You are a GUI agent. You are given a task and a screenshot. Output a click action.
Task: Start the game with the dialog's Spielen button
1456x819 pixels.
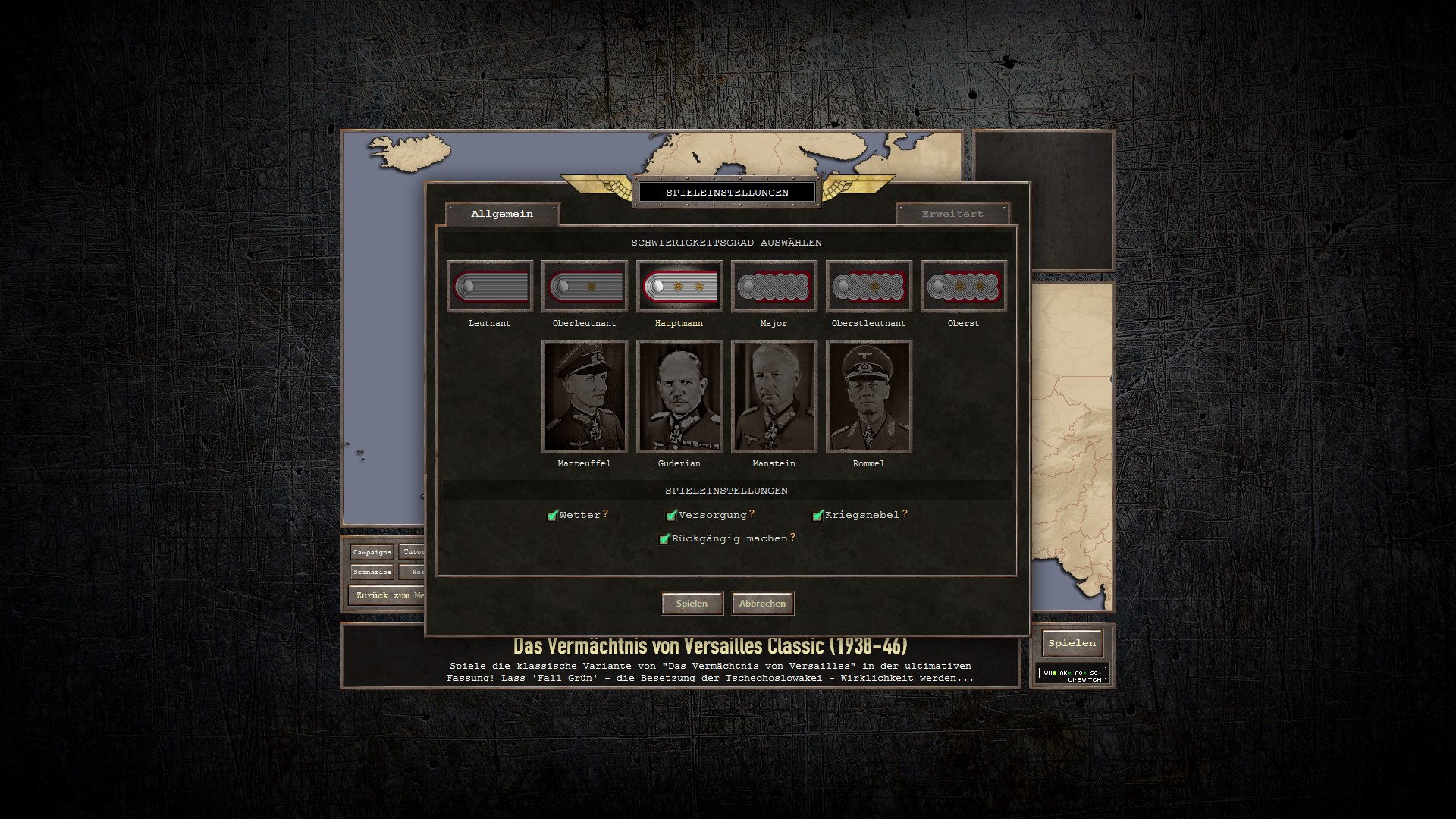tap(692, 604)
